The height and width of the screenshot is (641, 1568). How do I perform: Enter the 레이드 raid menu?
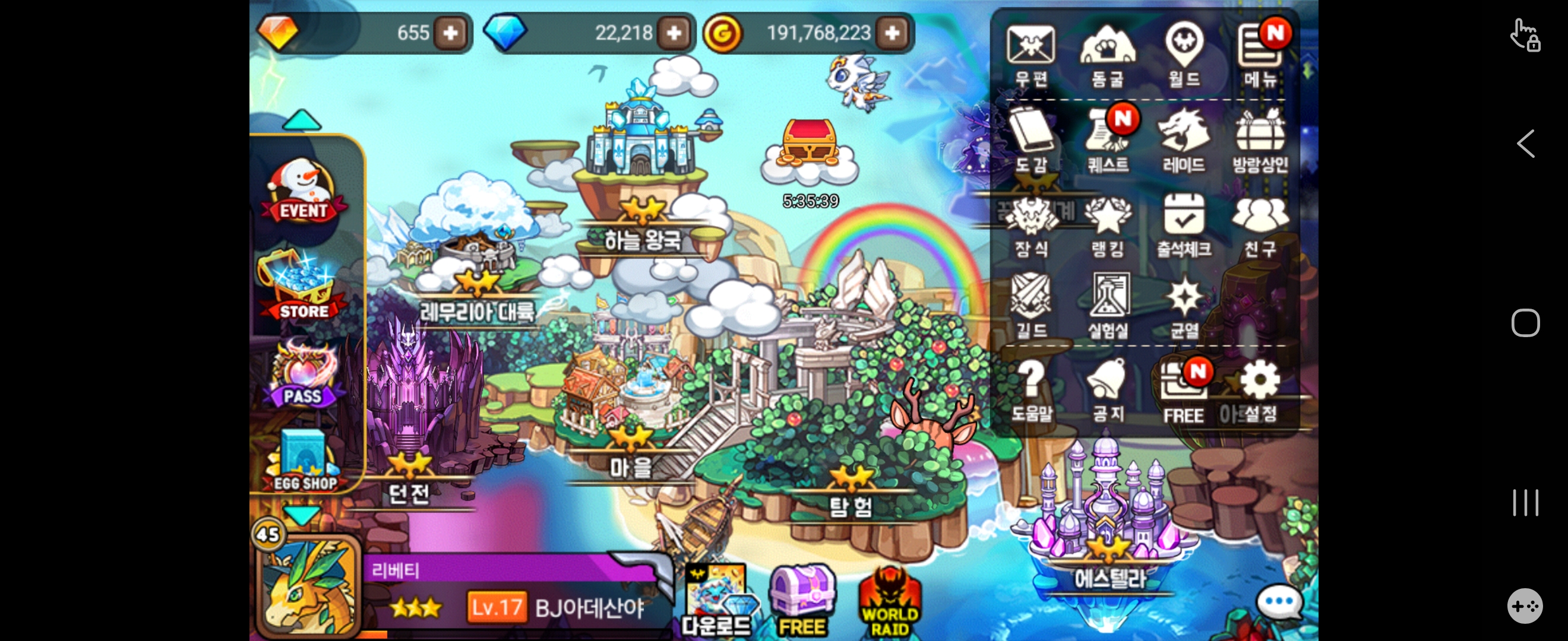pyautogui.click(x=1184, y=139)
